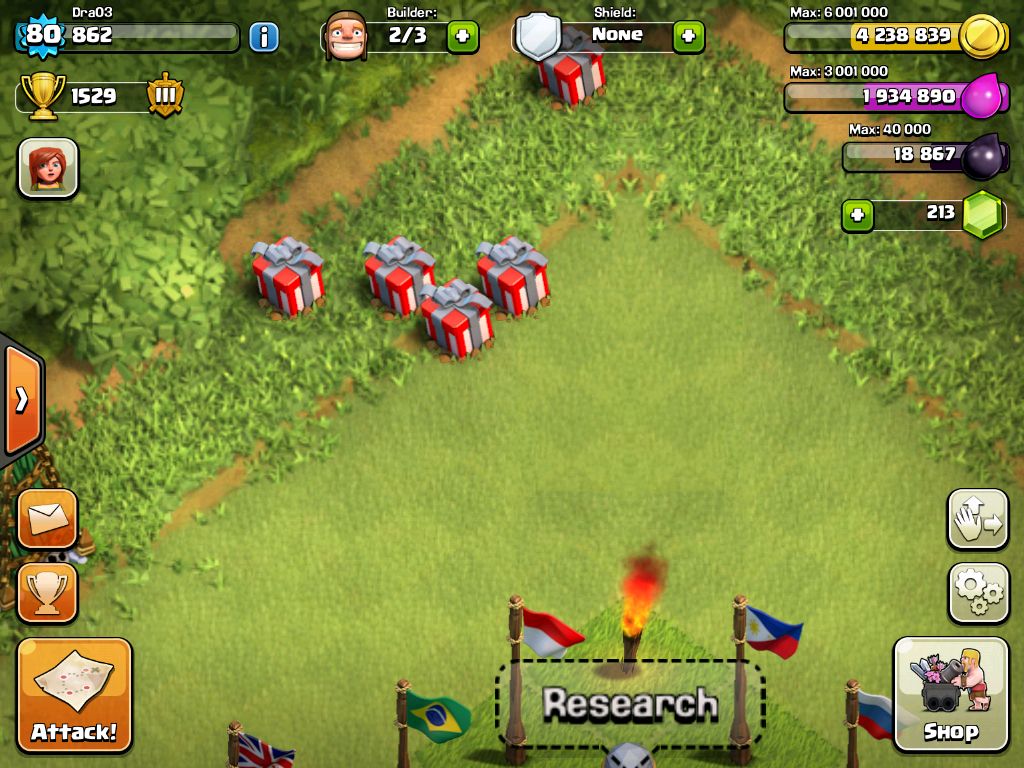Show the trophy leaderboard button

point(47,592)
